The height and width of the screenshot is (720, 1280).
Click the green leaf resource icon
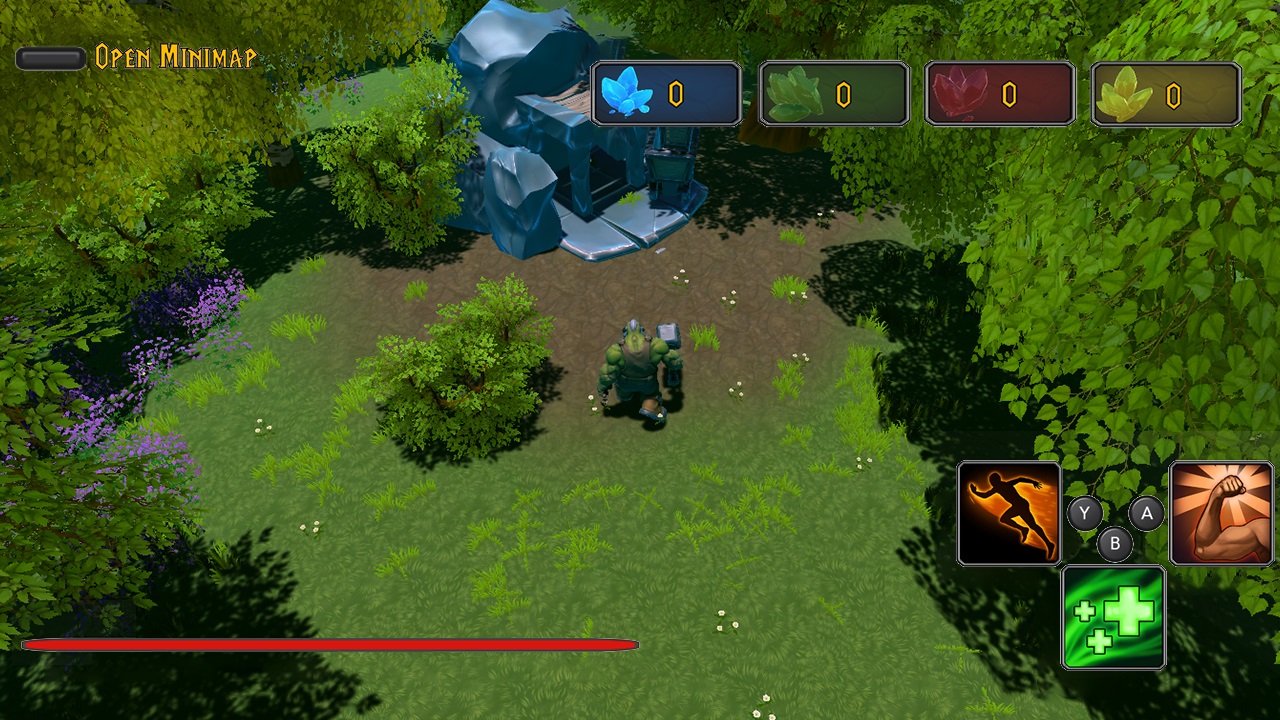tap(793, 93)
